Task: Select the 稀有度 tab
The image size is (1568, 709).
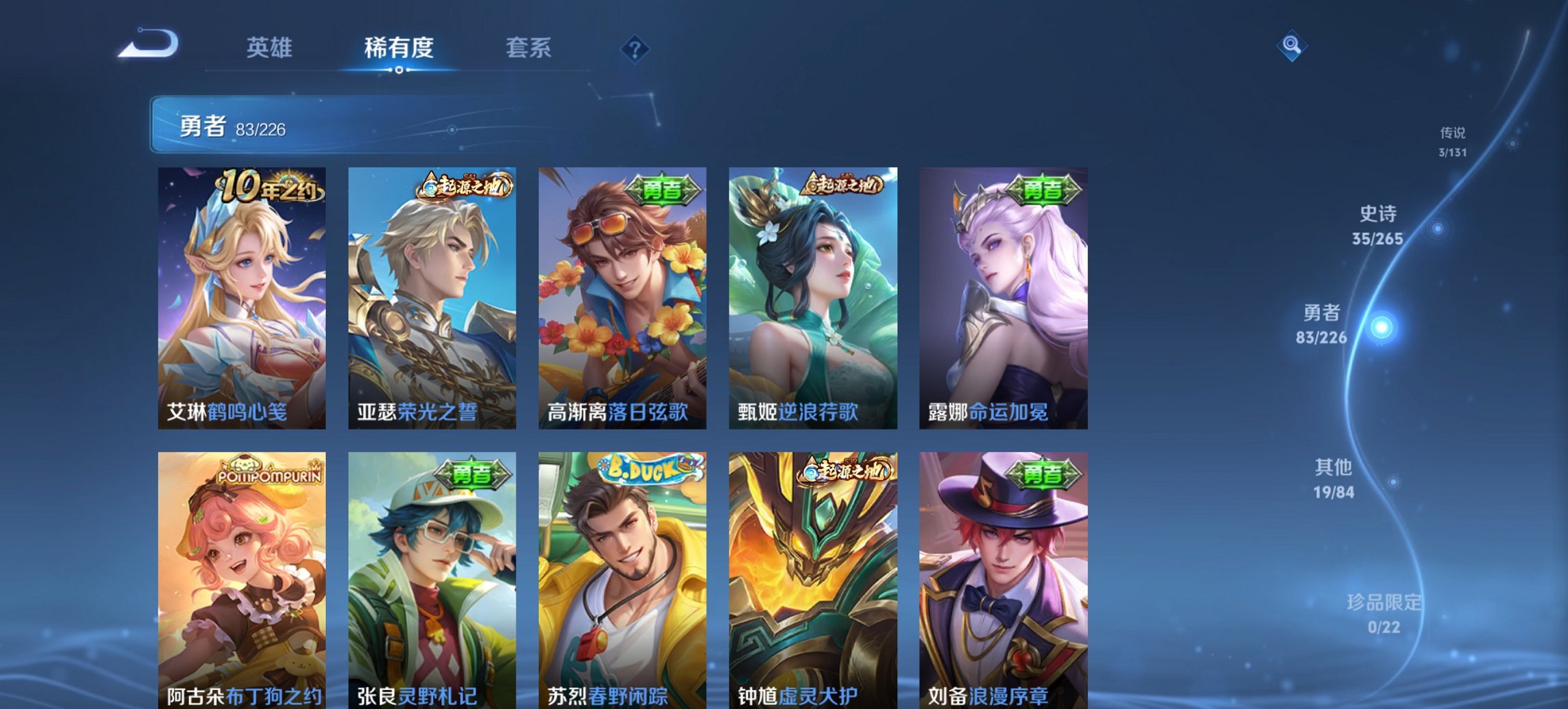Action: [x=398, y=48]
